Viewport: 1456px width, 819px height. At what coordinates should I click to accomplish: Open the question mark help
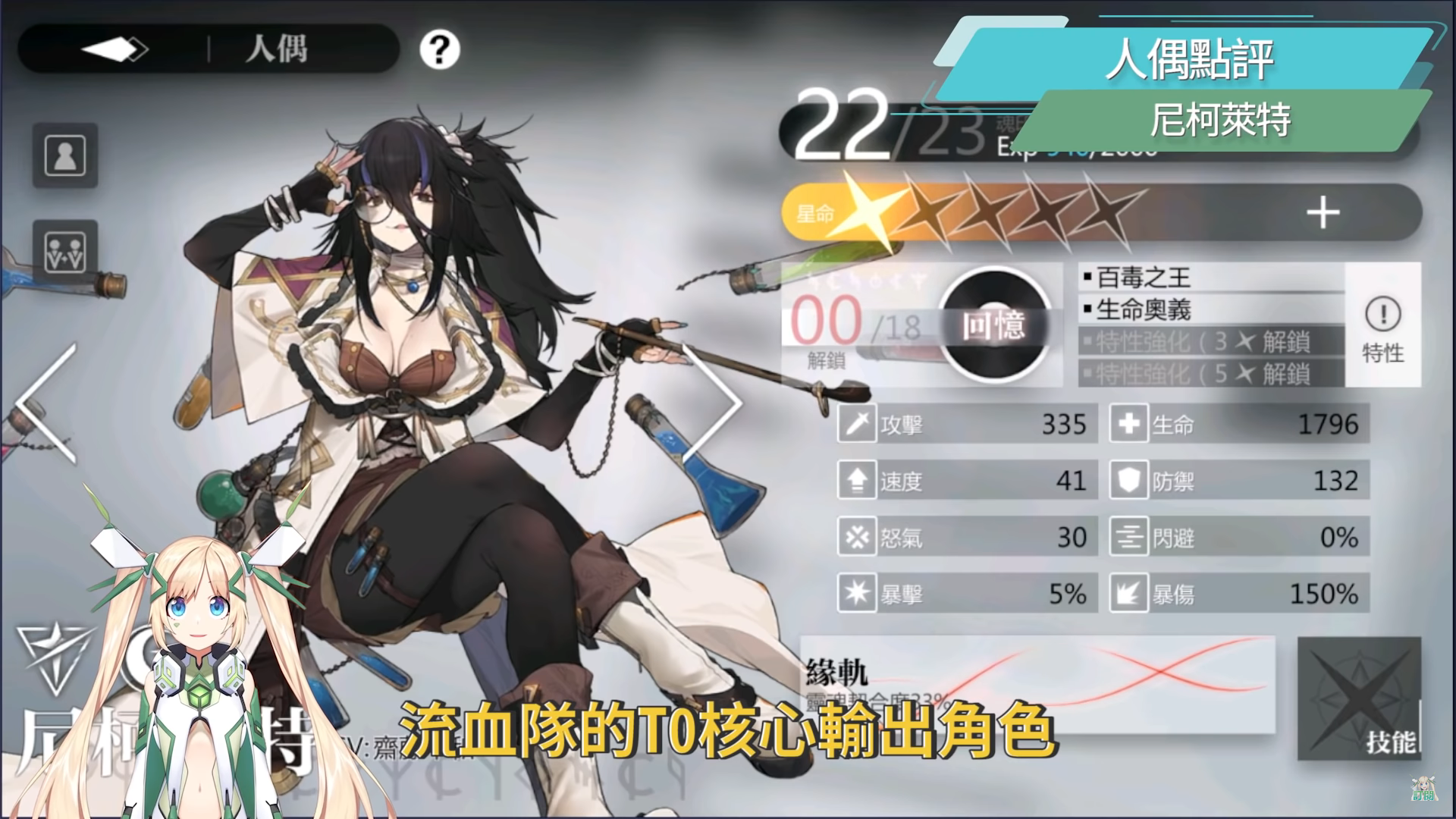tap(439, 50)
